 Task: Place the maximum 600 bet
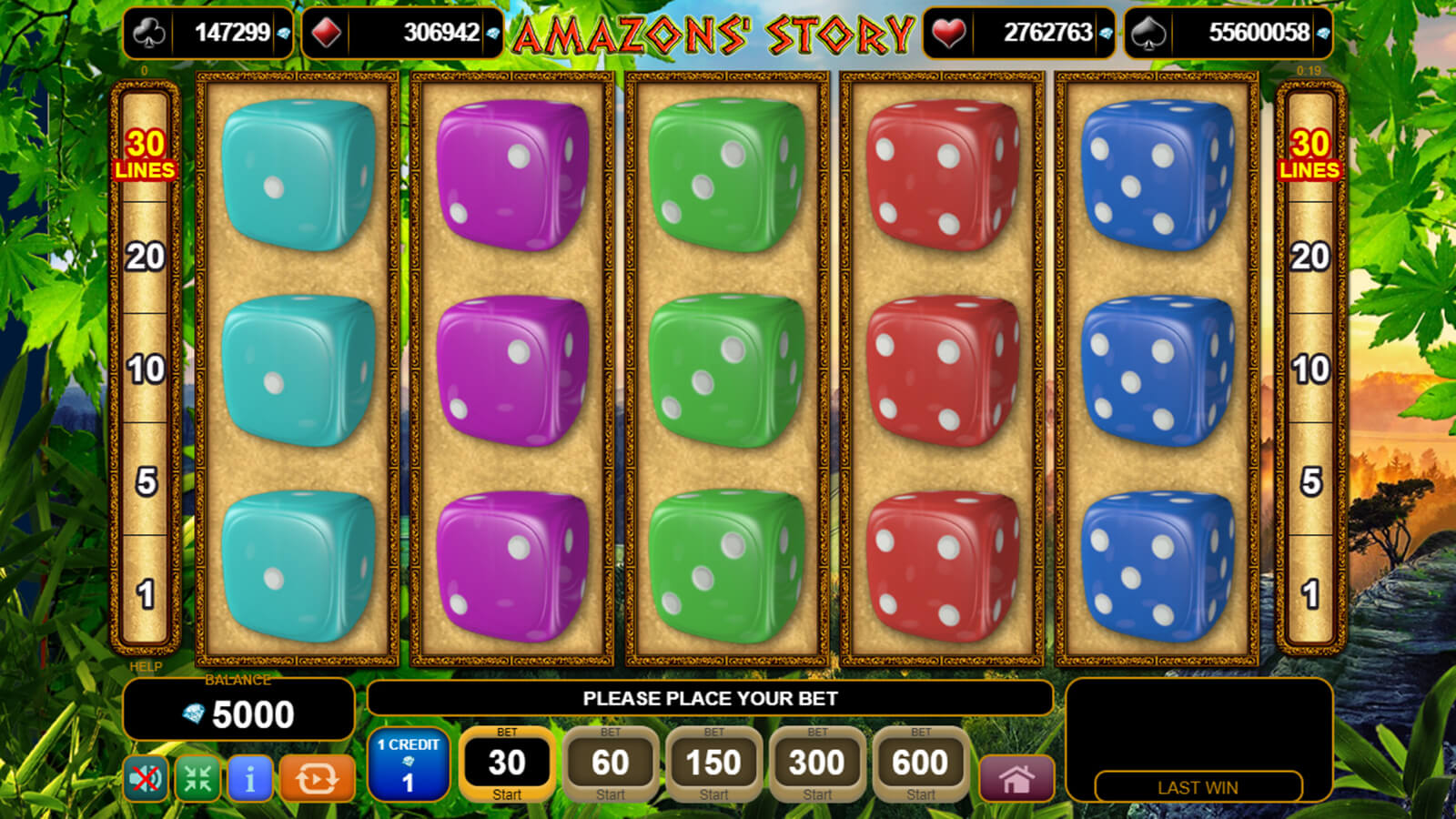point(920,764)
